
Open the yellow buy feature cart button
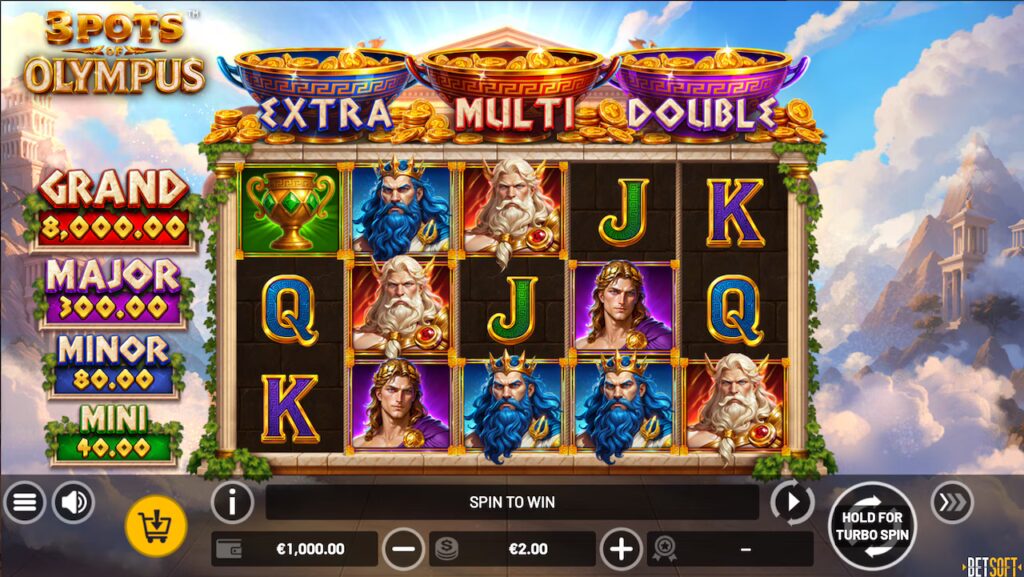(155, 524)
